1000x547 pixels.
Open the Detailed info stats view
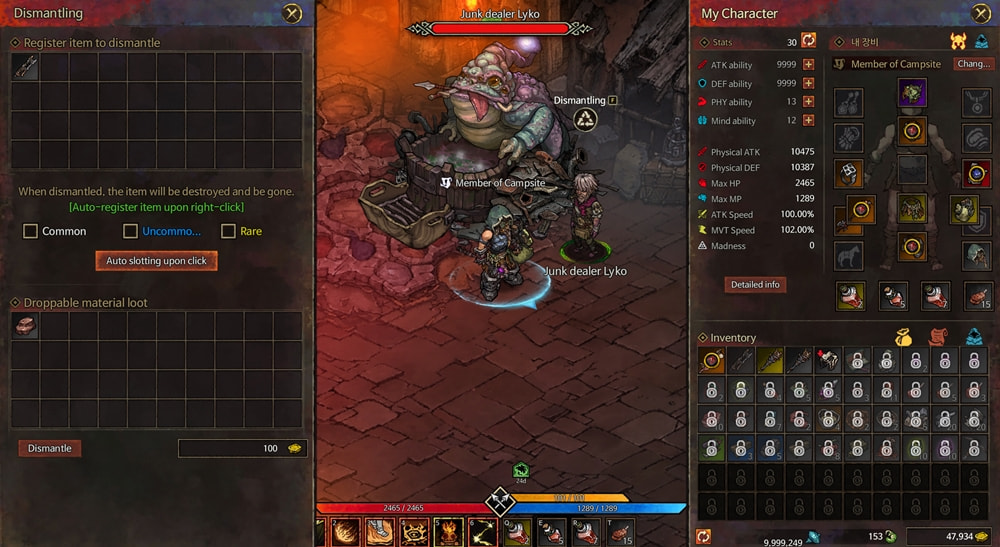click(756, 285)
